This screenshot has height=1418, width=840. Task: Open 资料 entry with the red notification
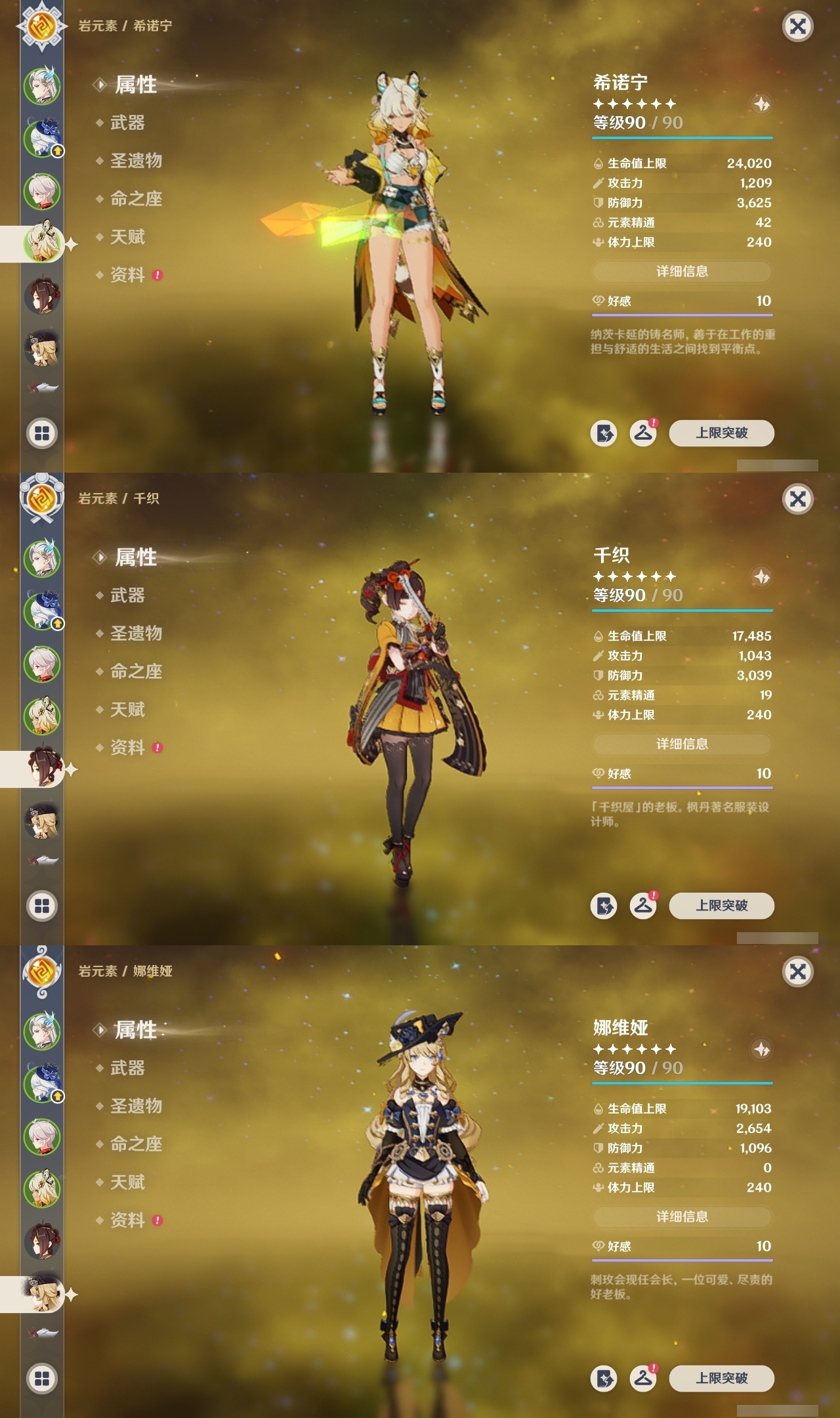click(127, 276)
